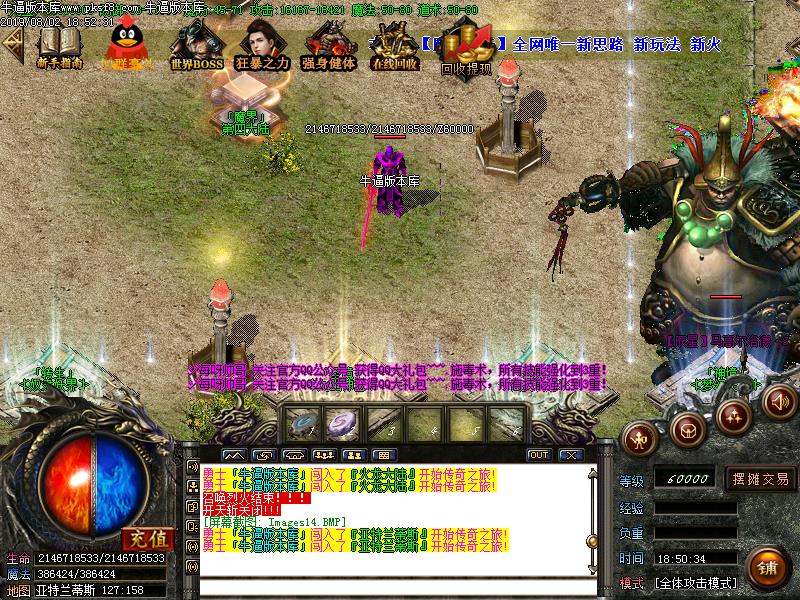The image size is (800, 600).
Task: Click the round 铺 shop button
Action: coord(767,567)
